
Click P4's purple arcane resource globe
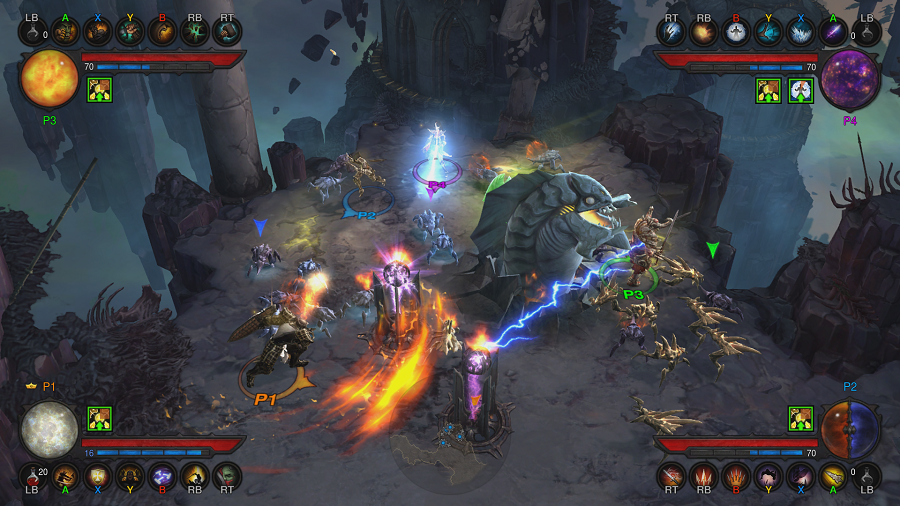(x=849, y=81)
